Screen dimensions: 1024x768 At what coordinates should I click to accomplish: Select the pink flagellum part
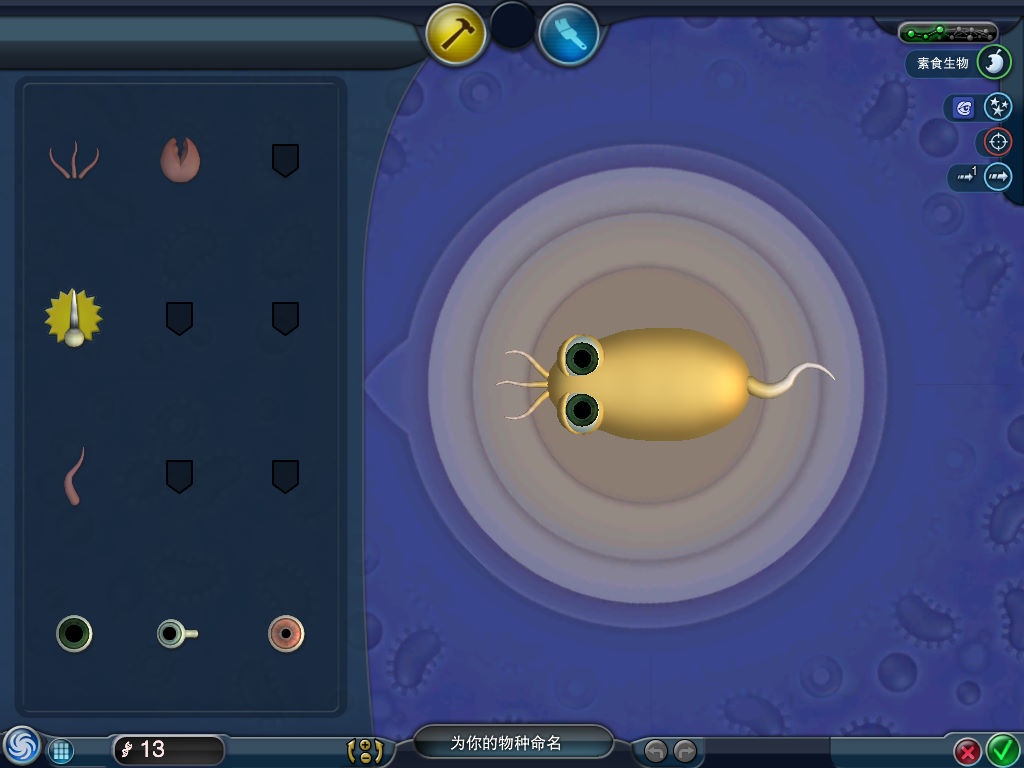(74, 476)
